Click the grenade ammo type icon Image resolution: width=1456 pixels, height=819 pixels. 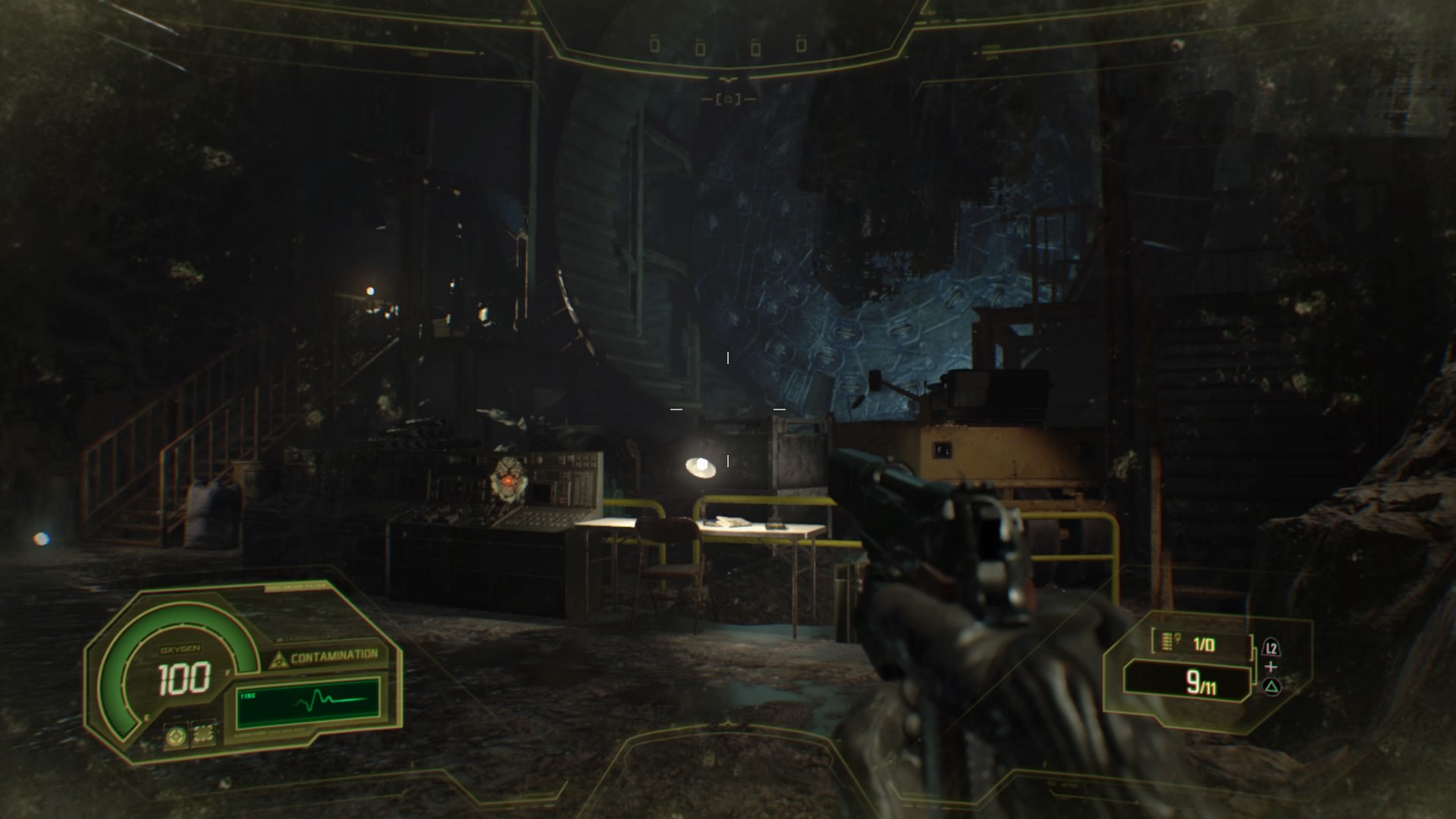1168,643
